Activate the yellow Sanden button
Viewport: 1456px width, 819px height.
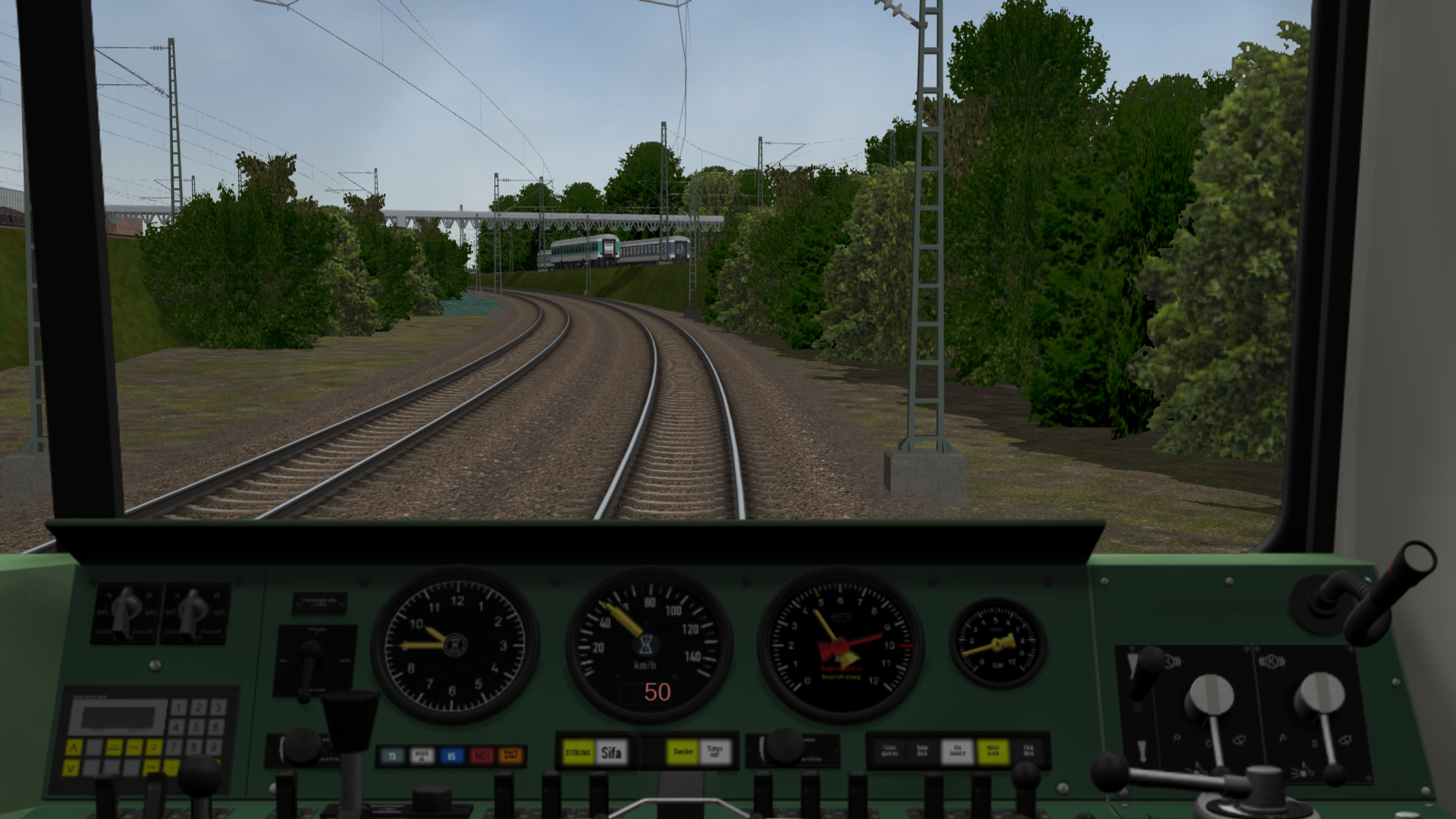[x=682, y=752]
